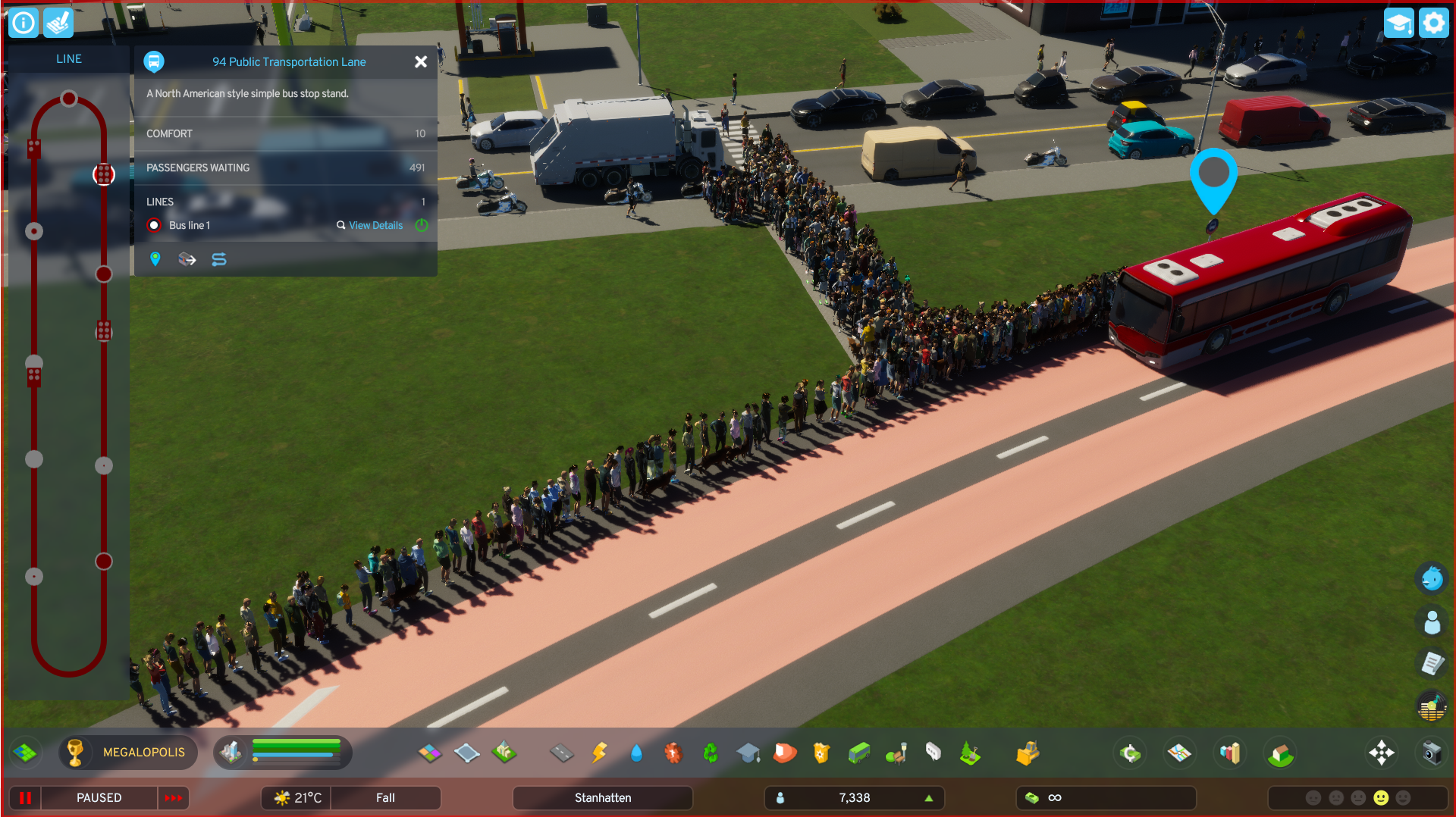Enable the free camera move mode

click(x=1382, y=753)
